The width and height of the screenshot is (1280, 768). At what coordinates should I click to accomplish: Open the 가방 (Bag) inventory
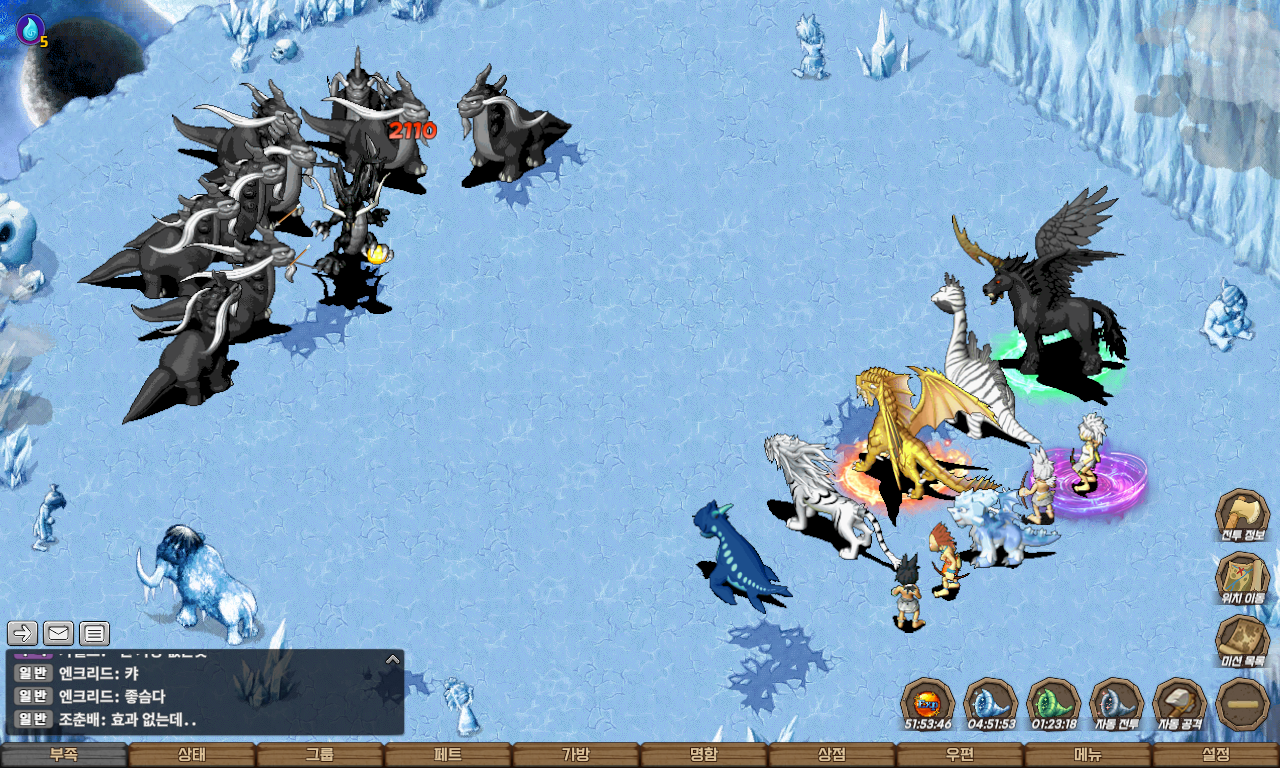click(576, 755)
